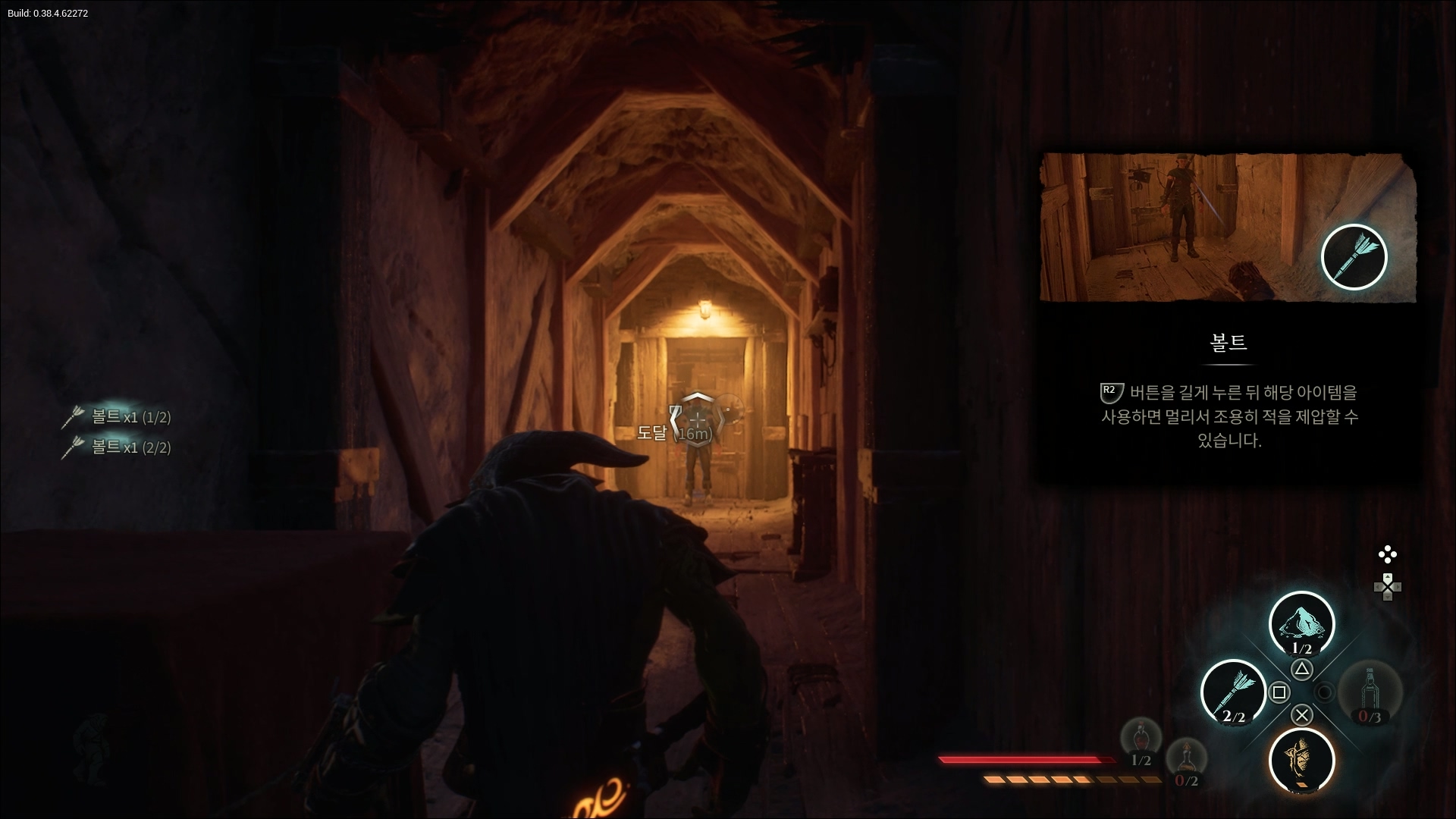Screen dimensions: 1456x819
Task: Use the red health potion flask
Action: click(1141, 740)
